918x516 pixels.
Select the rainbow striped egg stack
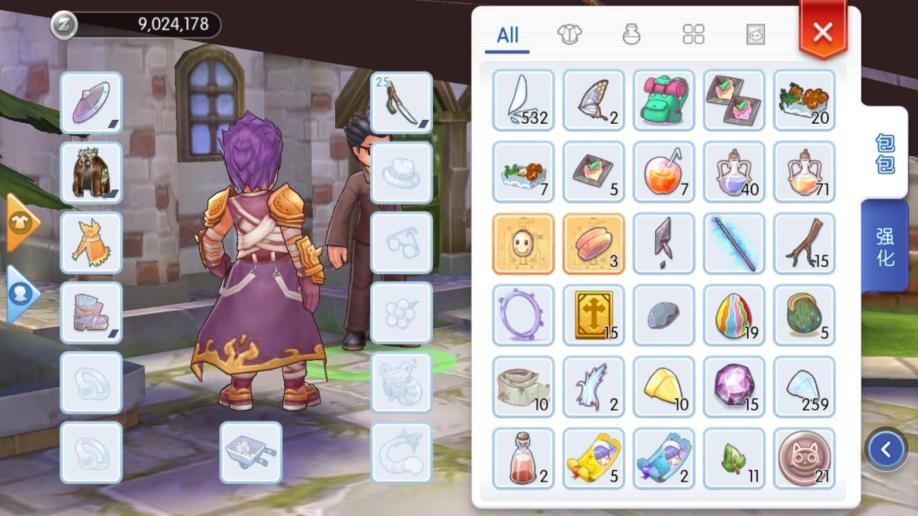point(734,315)
